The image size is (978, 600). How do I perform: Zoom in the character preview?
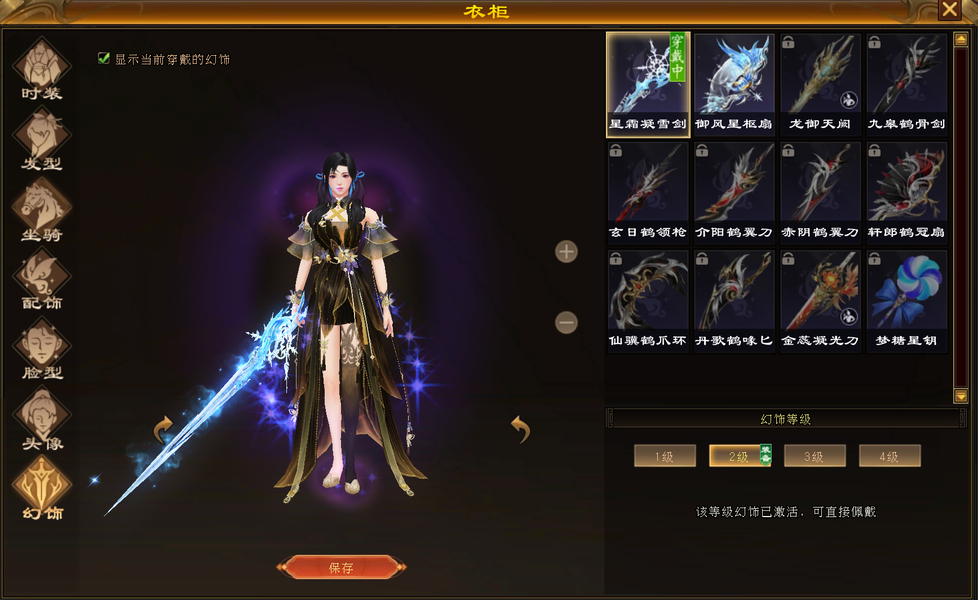tap(566, 251)
